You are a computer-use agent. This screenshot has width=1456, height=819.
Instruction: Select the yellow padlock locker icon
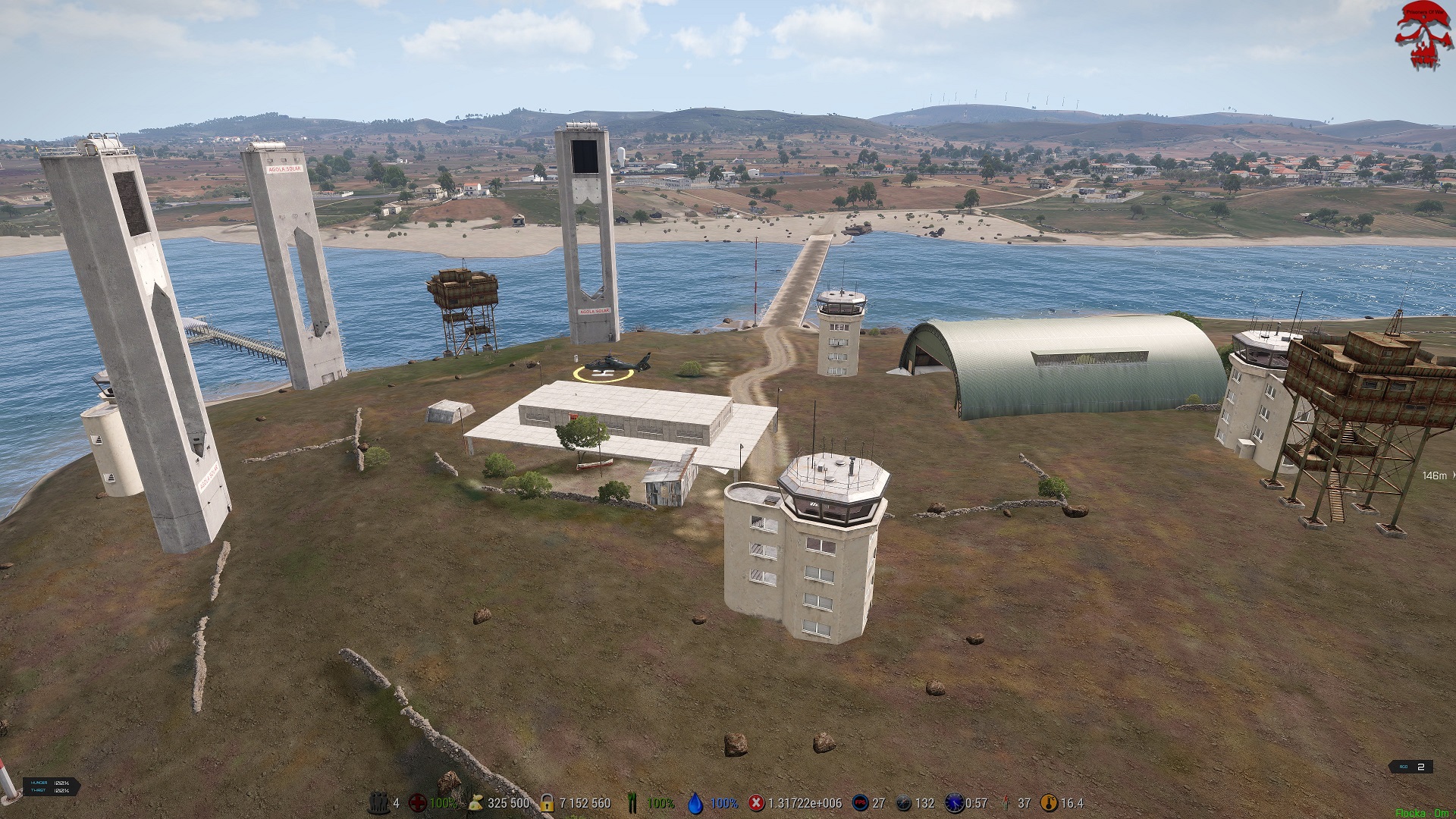[547, 802]
